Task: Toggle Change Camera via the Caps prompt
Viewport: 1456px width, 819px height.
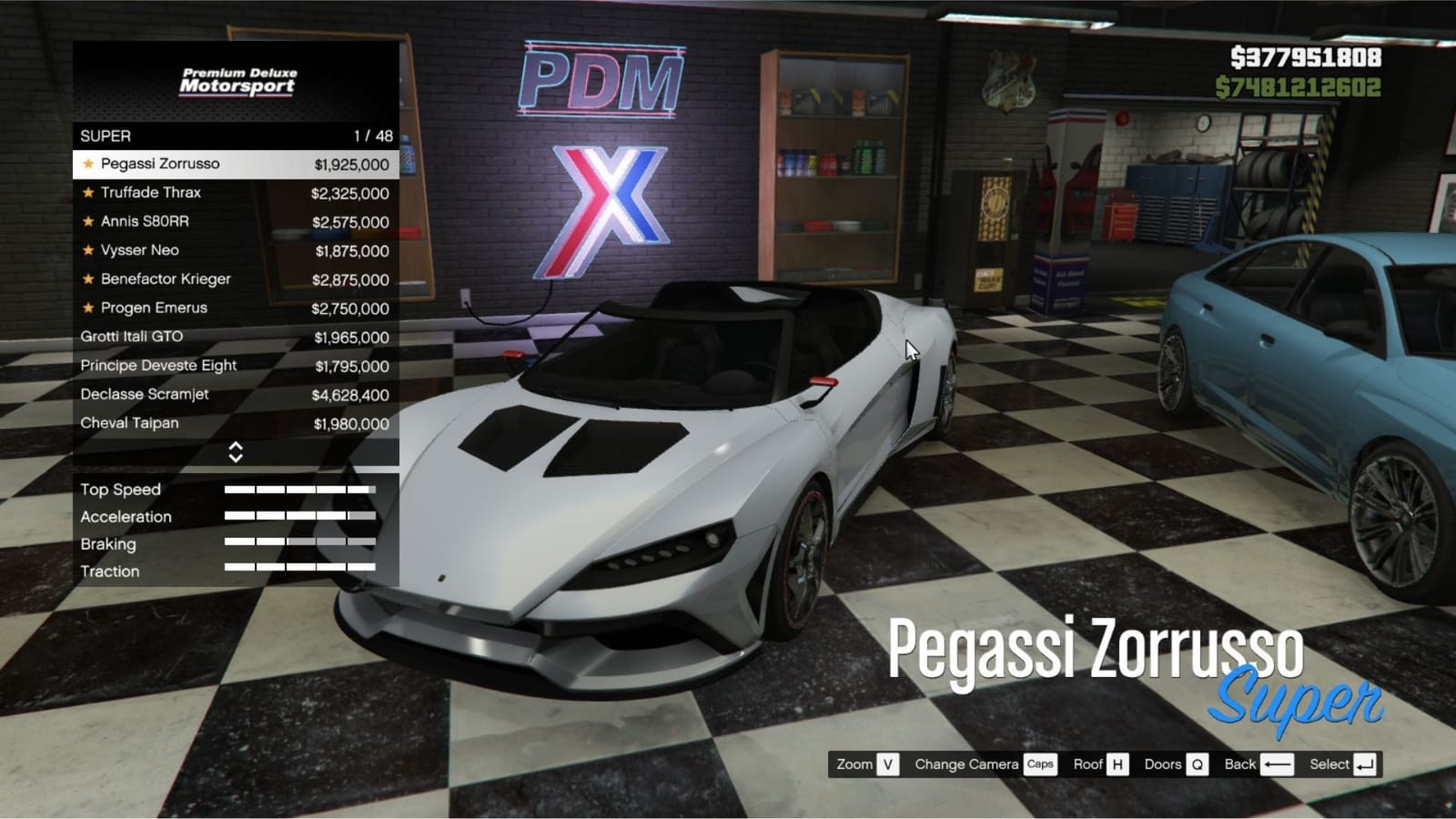Action: pyautogui.click(x=1039, y=764)
